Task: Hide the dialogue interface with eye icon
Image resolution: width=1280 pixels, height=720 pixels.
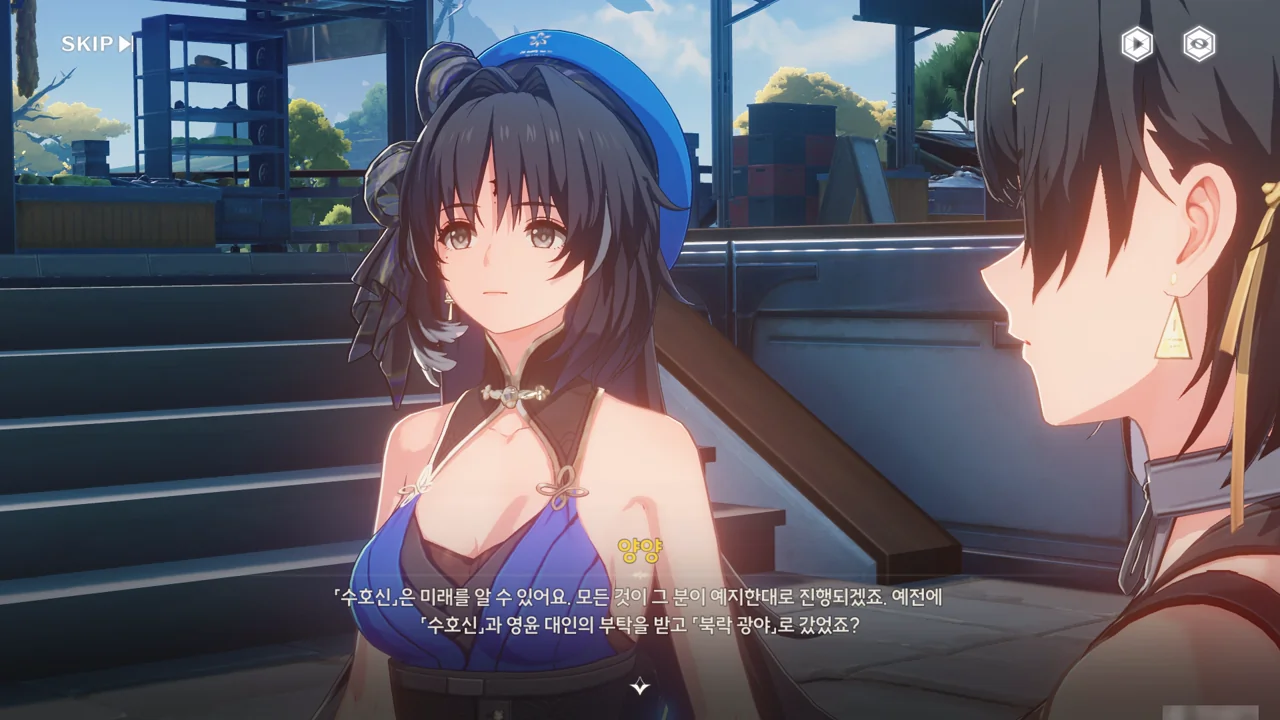Action: [x=1199, y=44]
